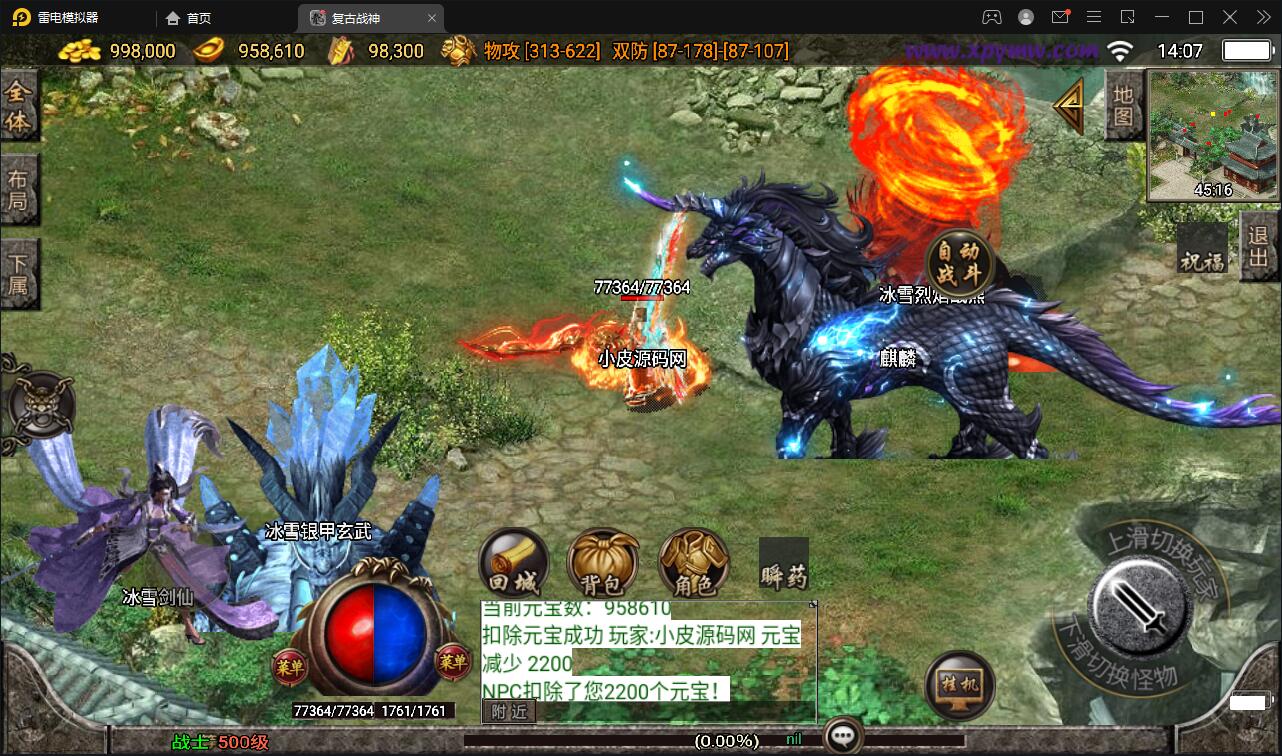
Task: Use the 回城 return-to-town scroll
Action: (x=513, y=564)
